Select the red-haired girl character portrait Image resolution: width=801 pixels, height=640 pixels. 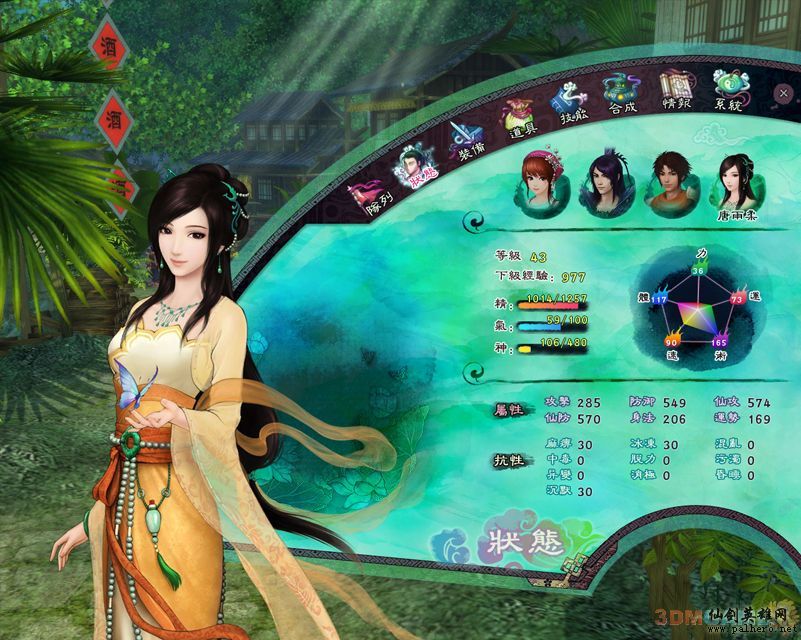point(541,182)
